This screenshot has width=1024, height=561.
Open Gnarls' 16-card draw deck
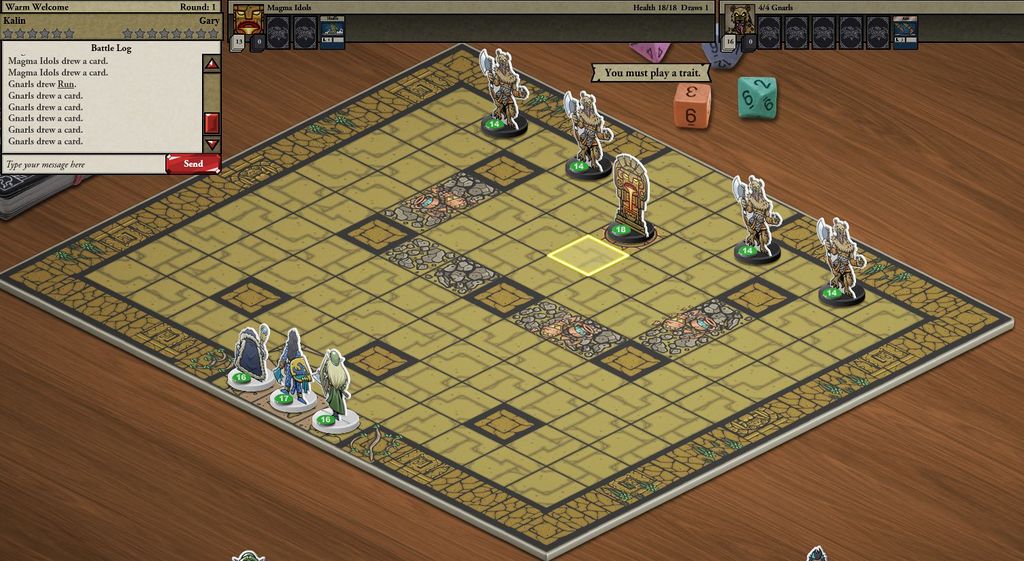point(730,42)
